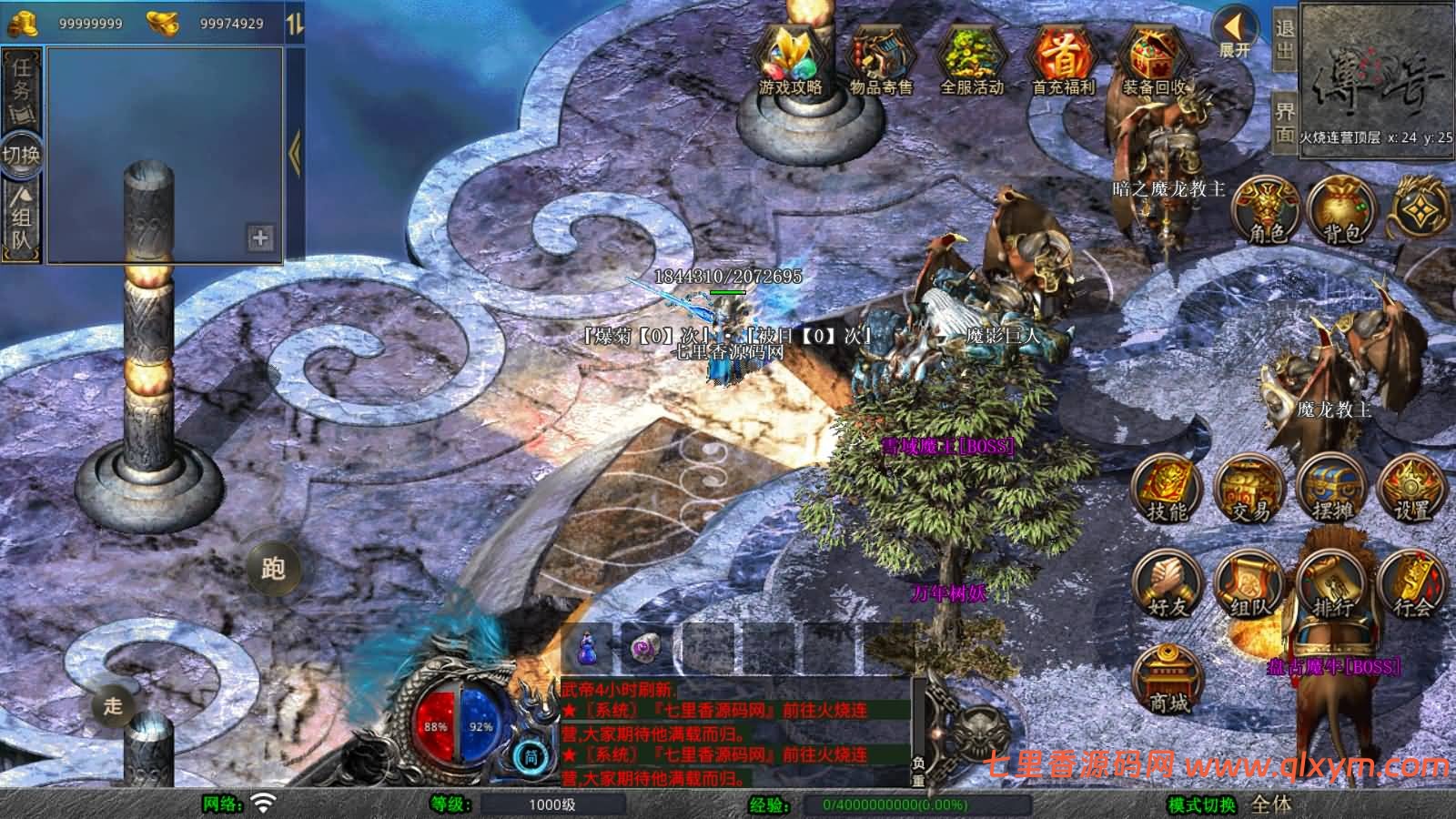1456x819 pixels.
Task: Tap the 跑 run button
Action: [x=273, y=568]
